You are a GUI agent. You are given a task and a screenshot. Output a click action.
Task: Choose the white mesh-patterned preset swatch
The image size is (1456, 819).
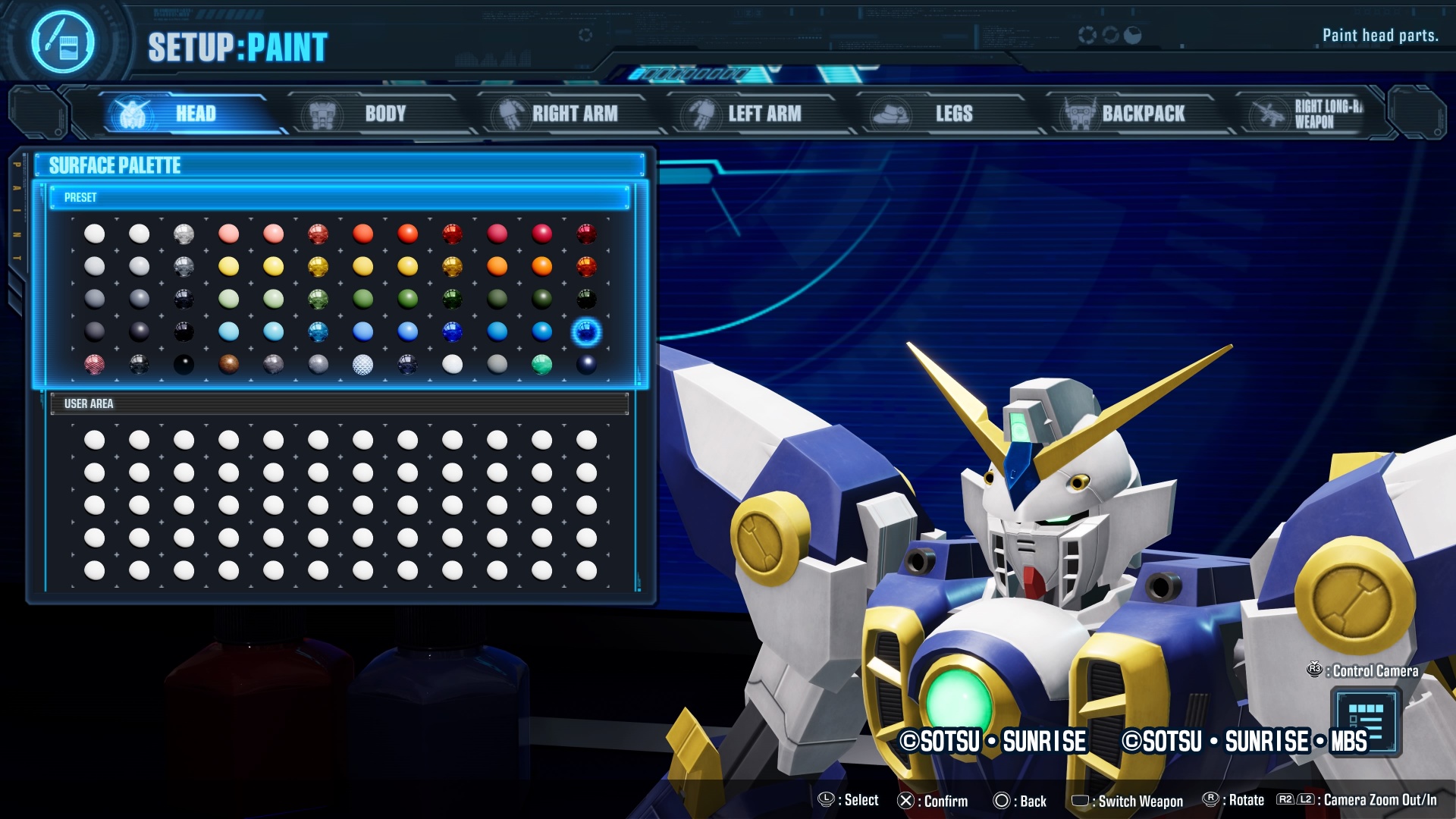[x=362, y=365]
